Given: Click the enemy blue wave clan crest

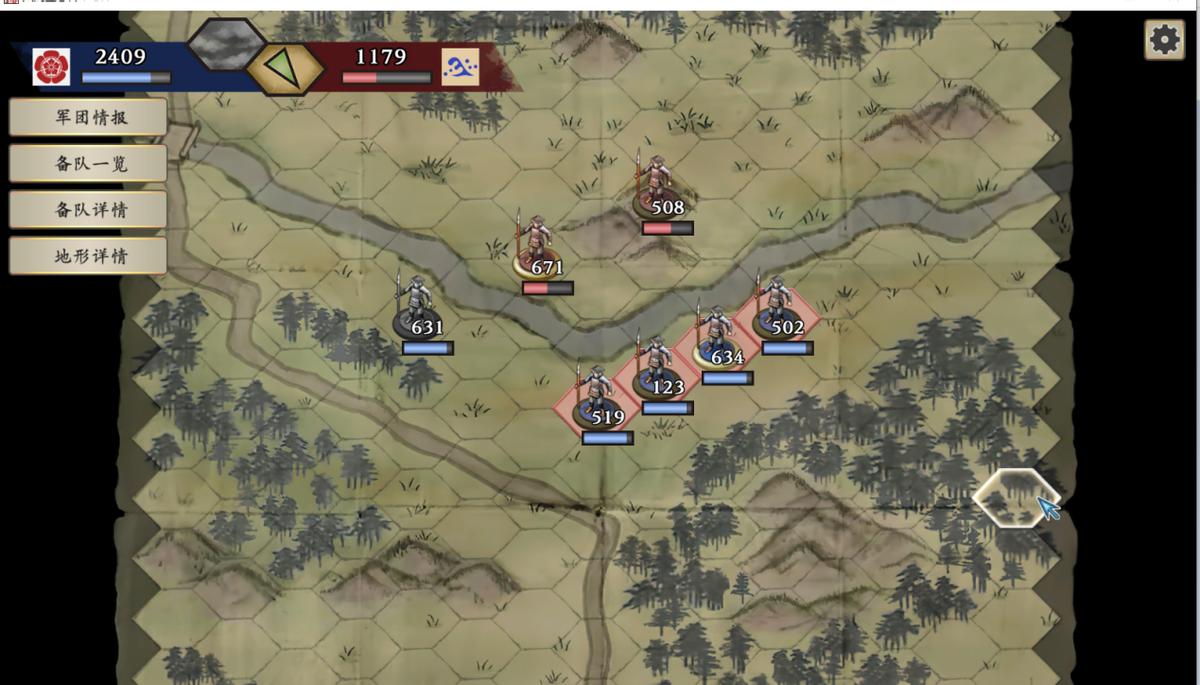Looking at the screenshot, I should click(x=460, y=67).
